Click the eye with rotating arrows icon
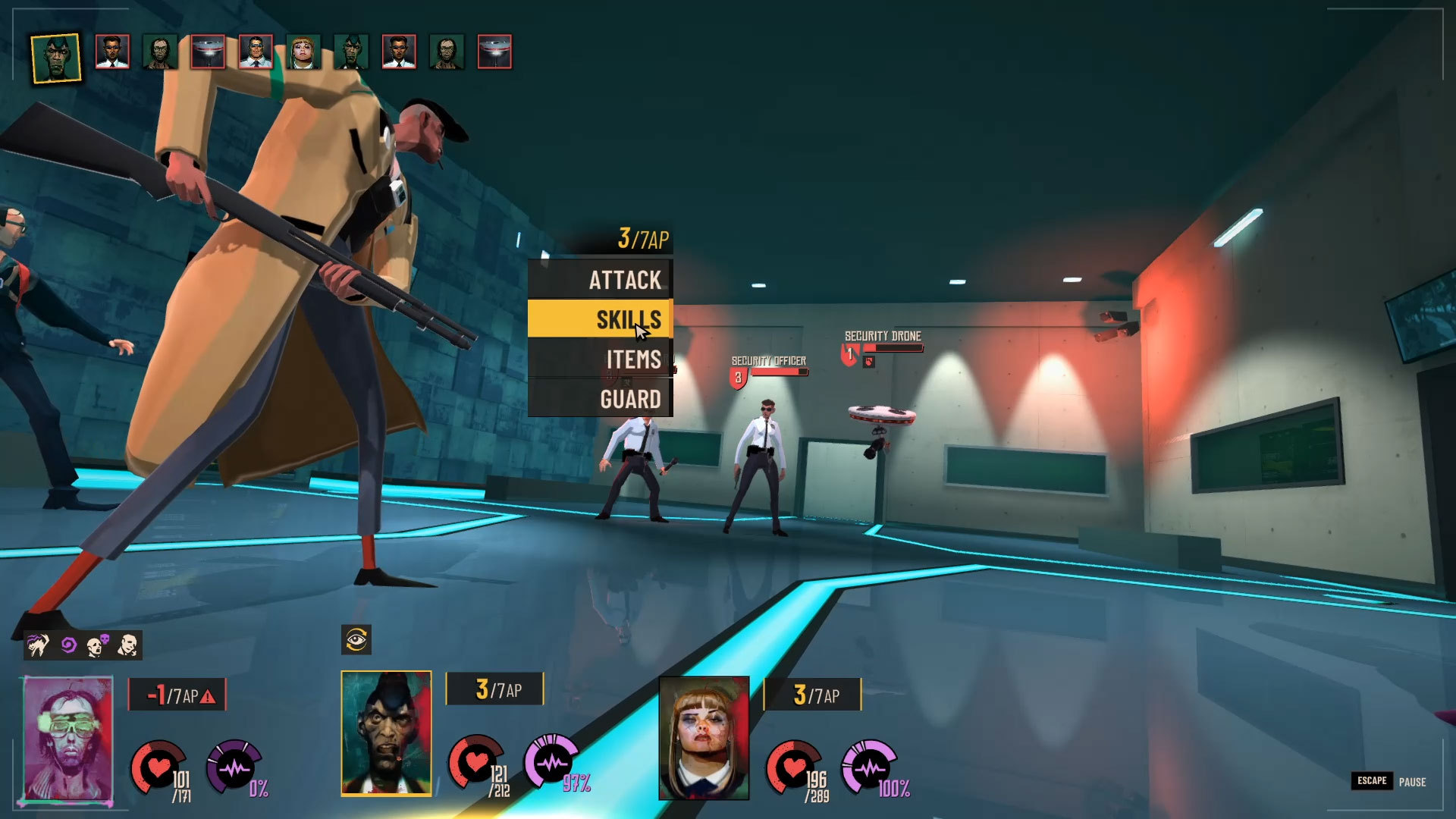The image size is (1456, 819). [x=356, y=640]
